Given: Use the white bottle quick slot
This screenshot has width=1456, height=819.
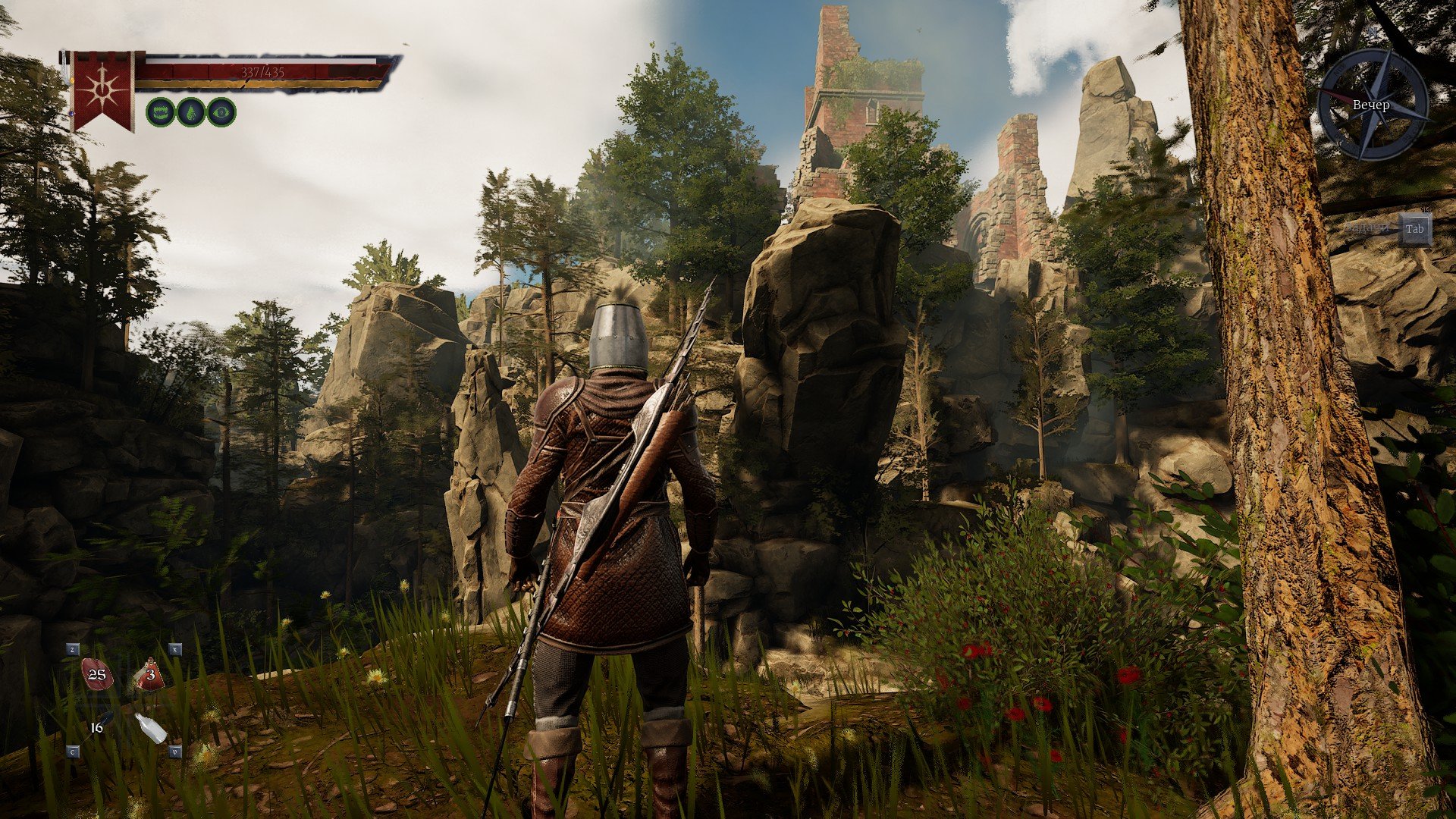Looking at the screenshot, I should coord(151,728).
